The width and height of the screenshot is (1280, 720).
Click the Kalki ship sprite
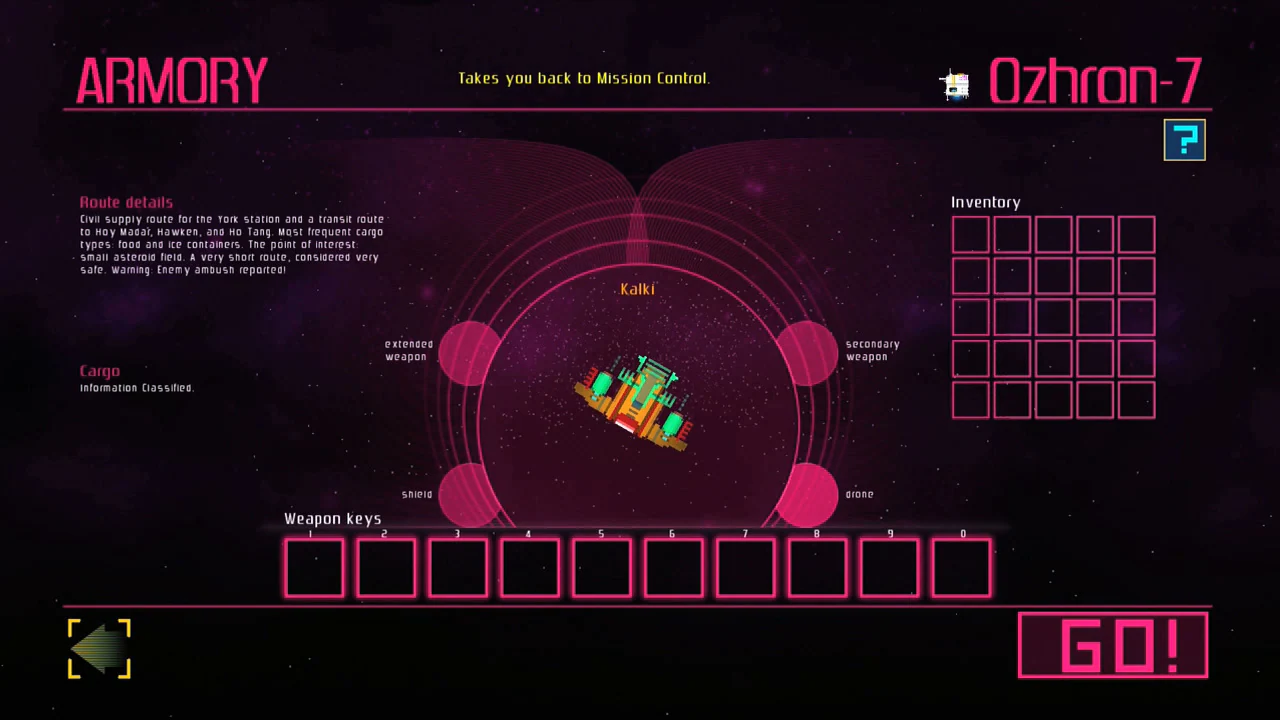coord(637,400)
